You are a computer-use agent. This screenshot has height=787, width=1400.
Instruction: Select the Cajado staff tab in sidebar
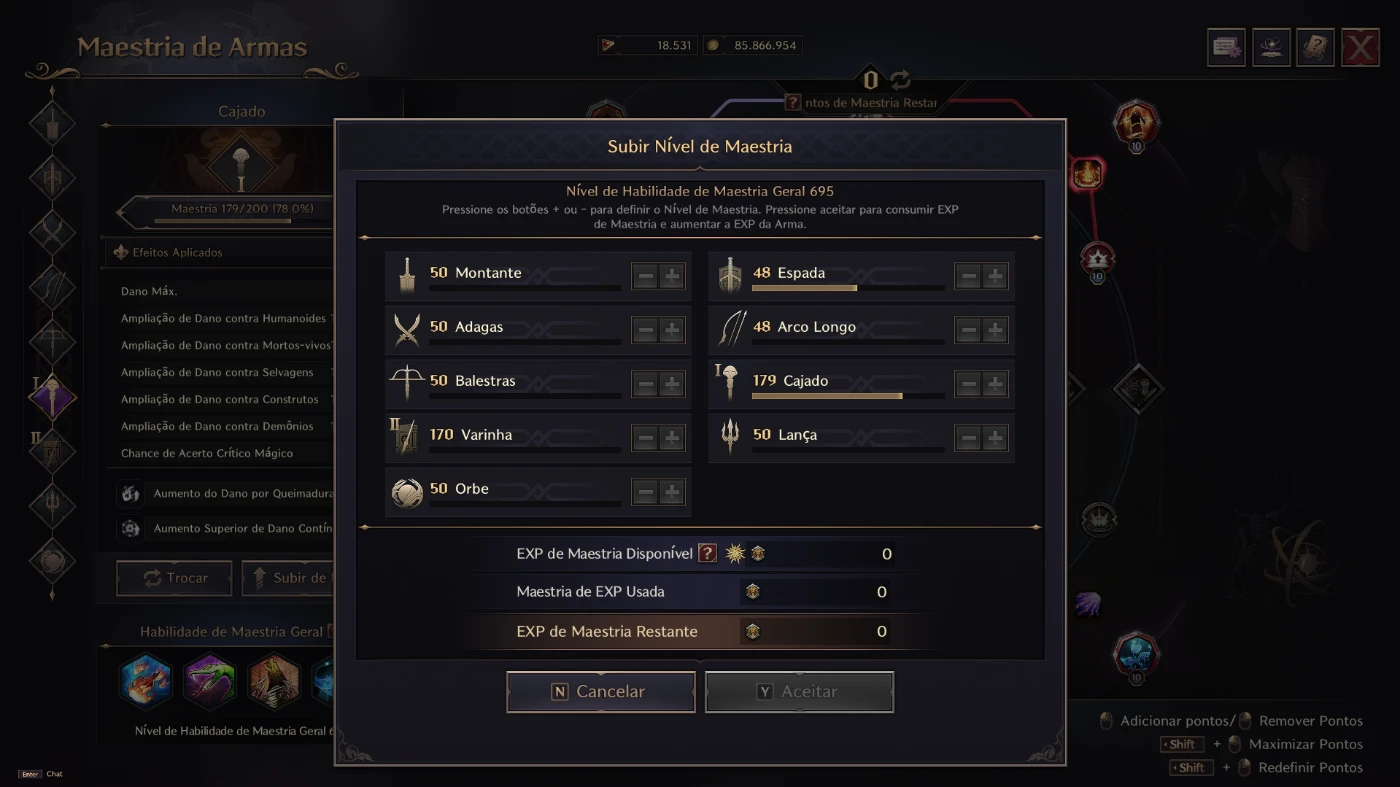click(52, 397)
